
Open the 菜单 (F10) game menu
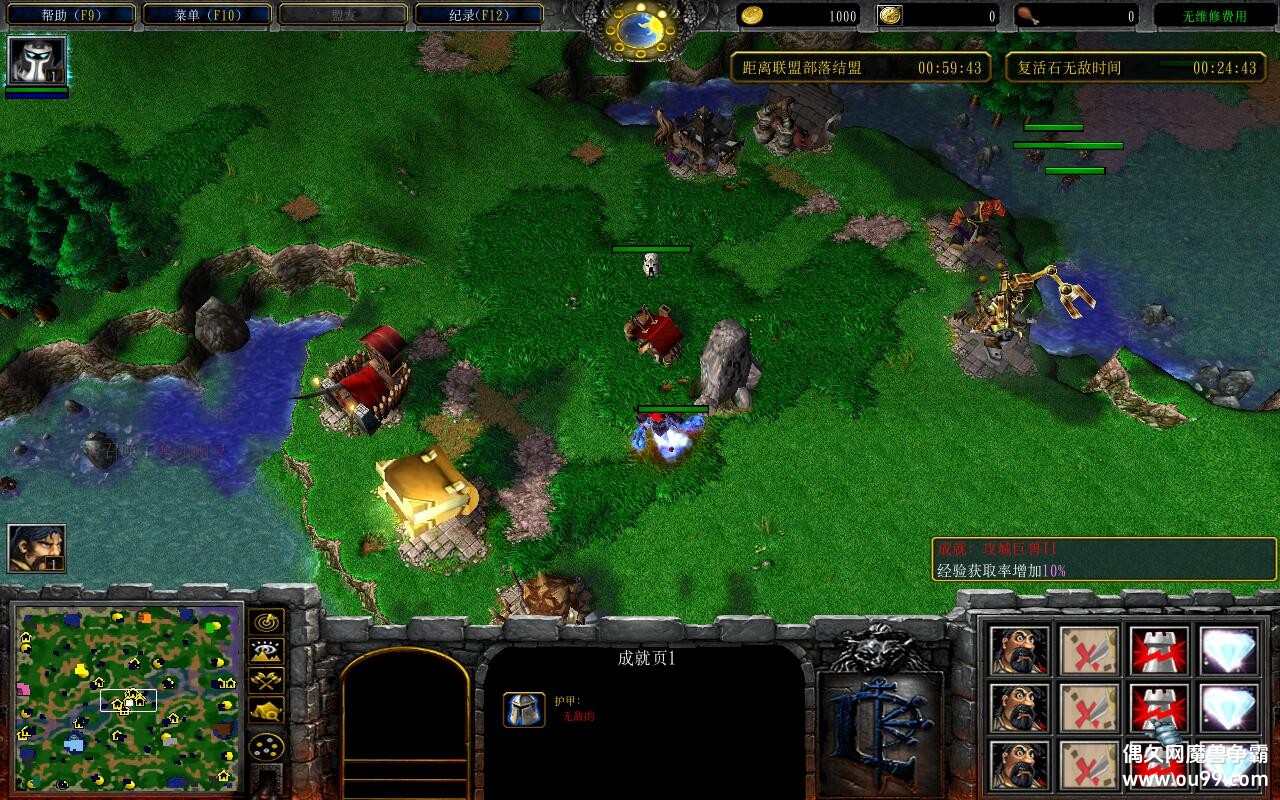[206, 15]
